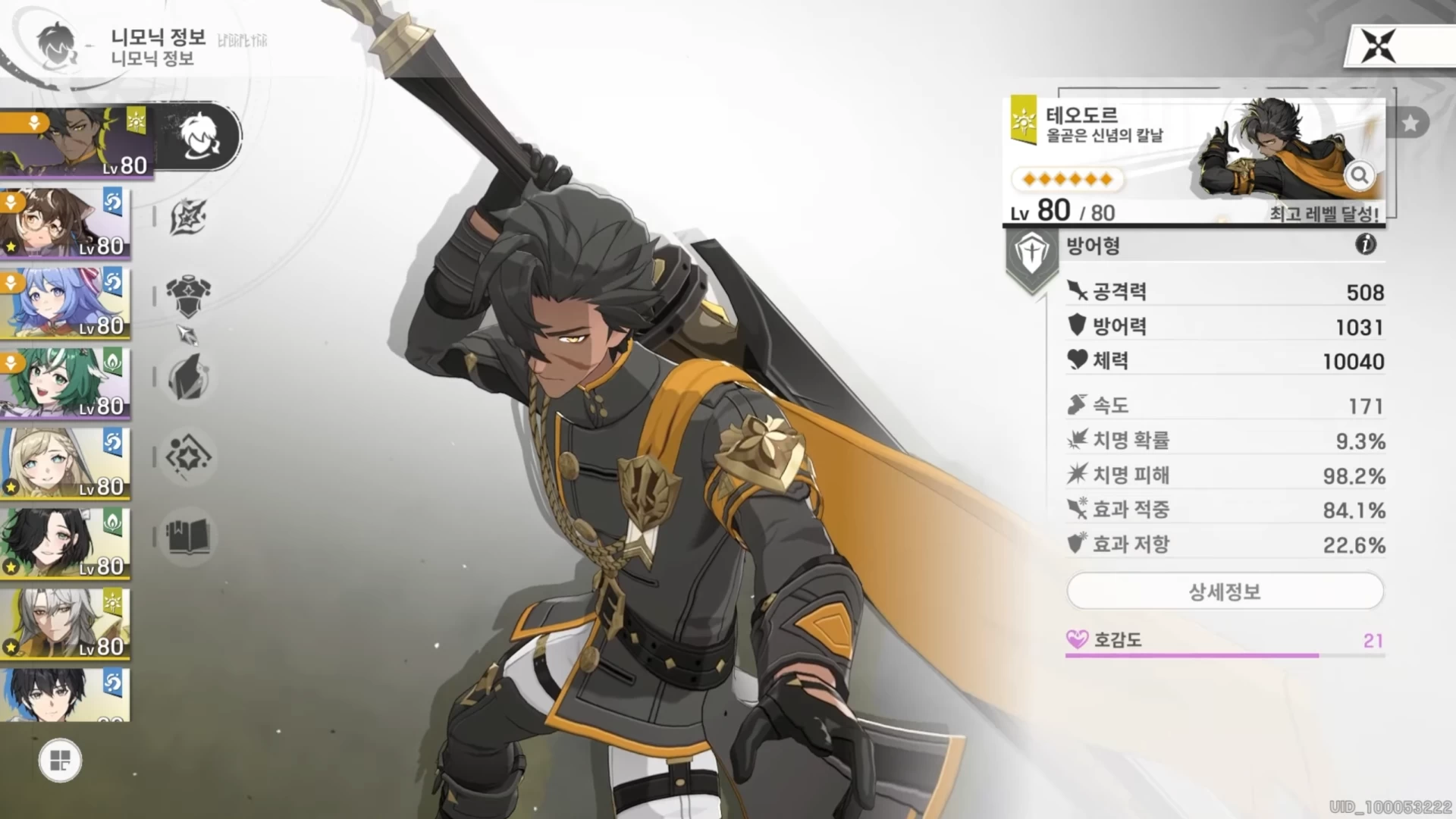Open the open-book story tab

(x=188, y=537)
